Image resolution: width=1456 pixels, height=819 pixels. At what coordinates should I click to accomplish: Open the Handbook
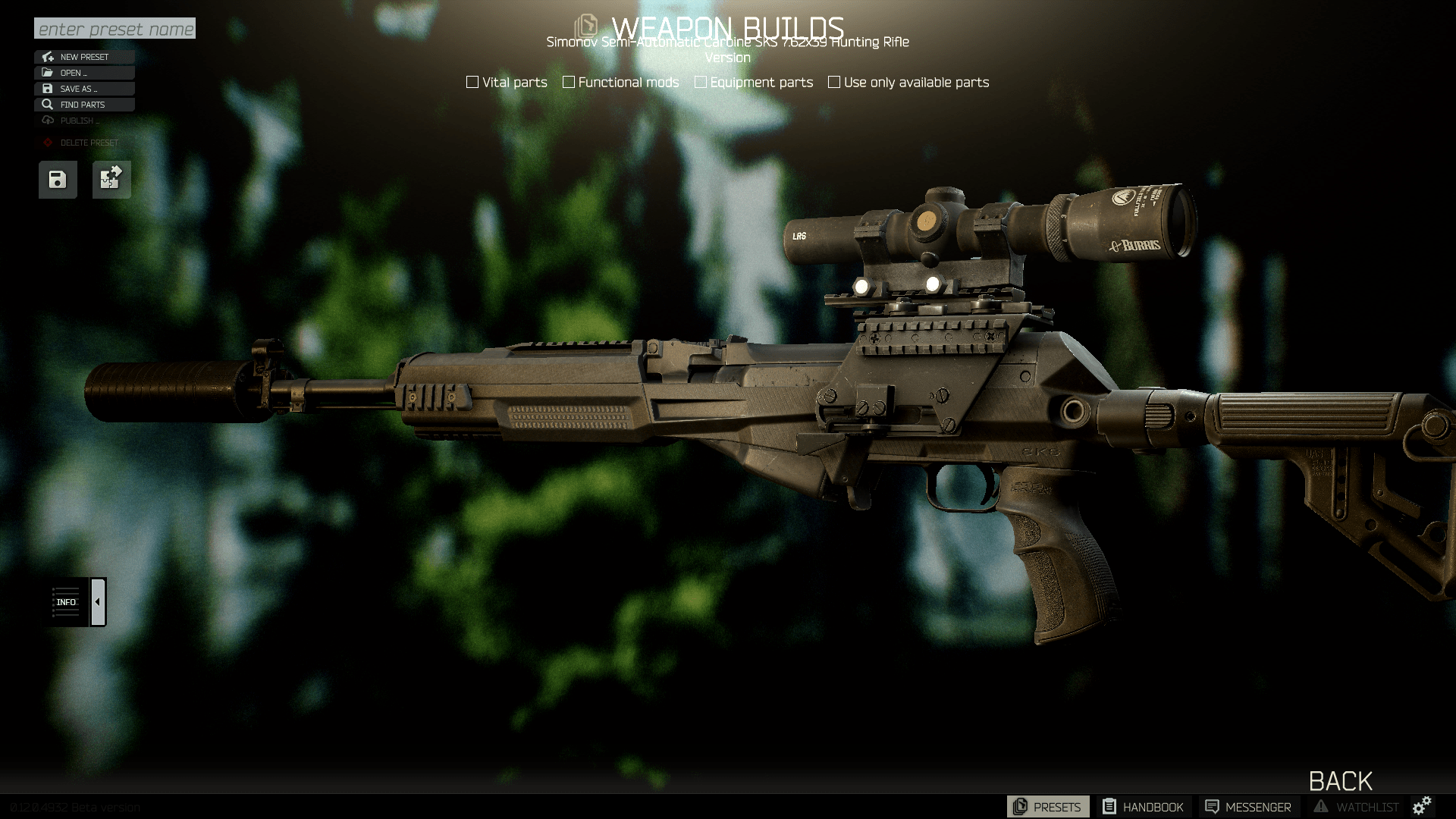click(1143, 807)
